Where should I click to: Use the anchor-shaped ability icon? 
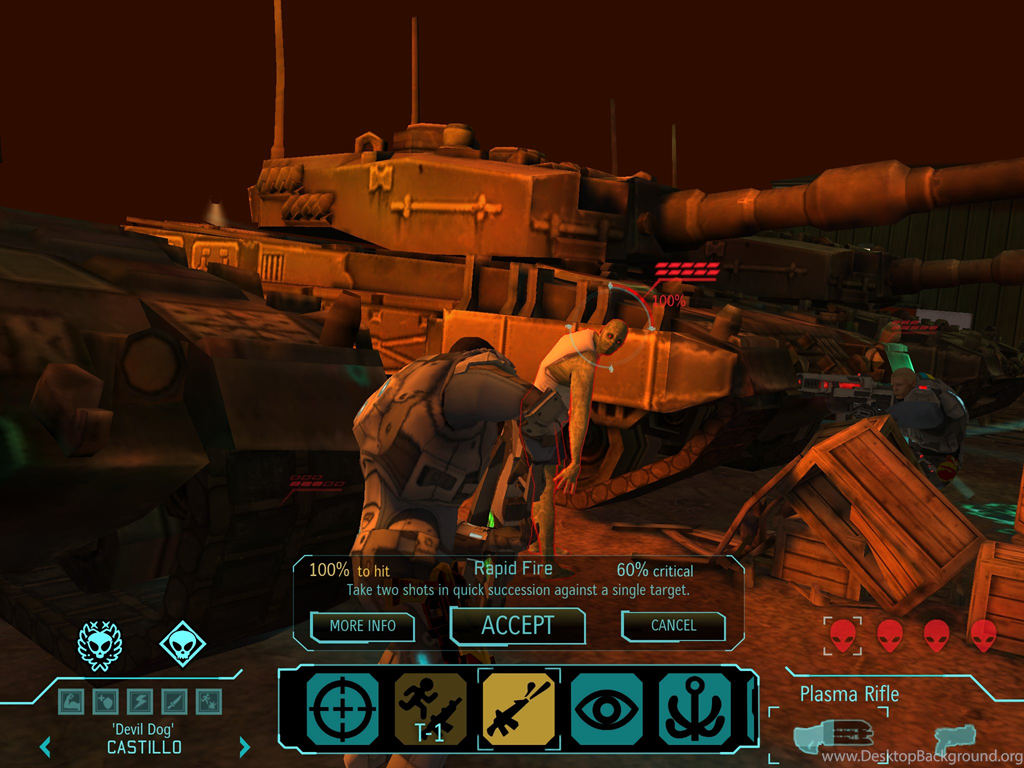pyautogui.click(x=694, y=710)
